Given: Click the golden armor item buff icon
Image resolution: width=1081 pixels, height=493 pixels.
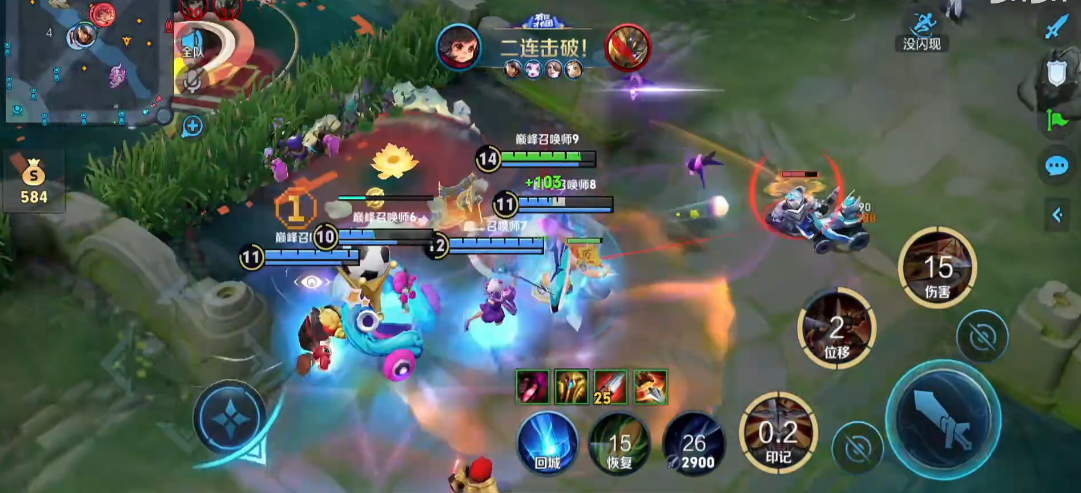Looking at the screenshot, I should [572, 385].
